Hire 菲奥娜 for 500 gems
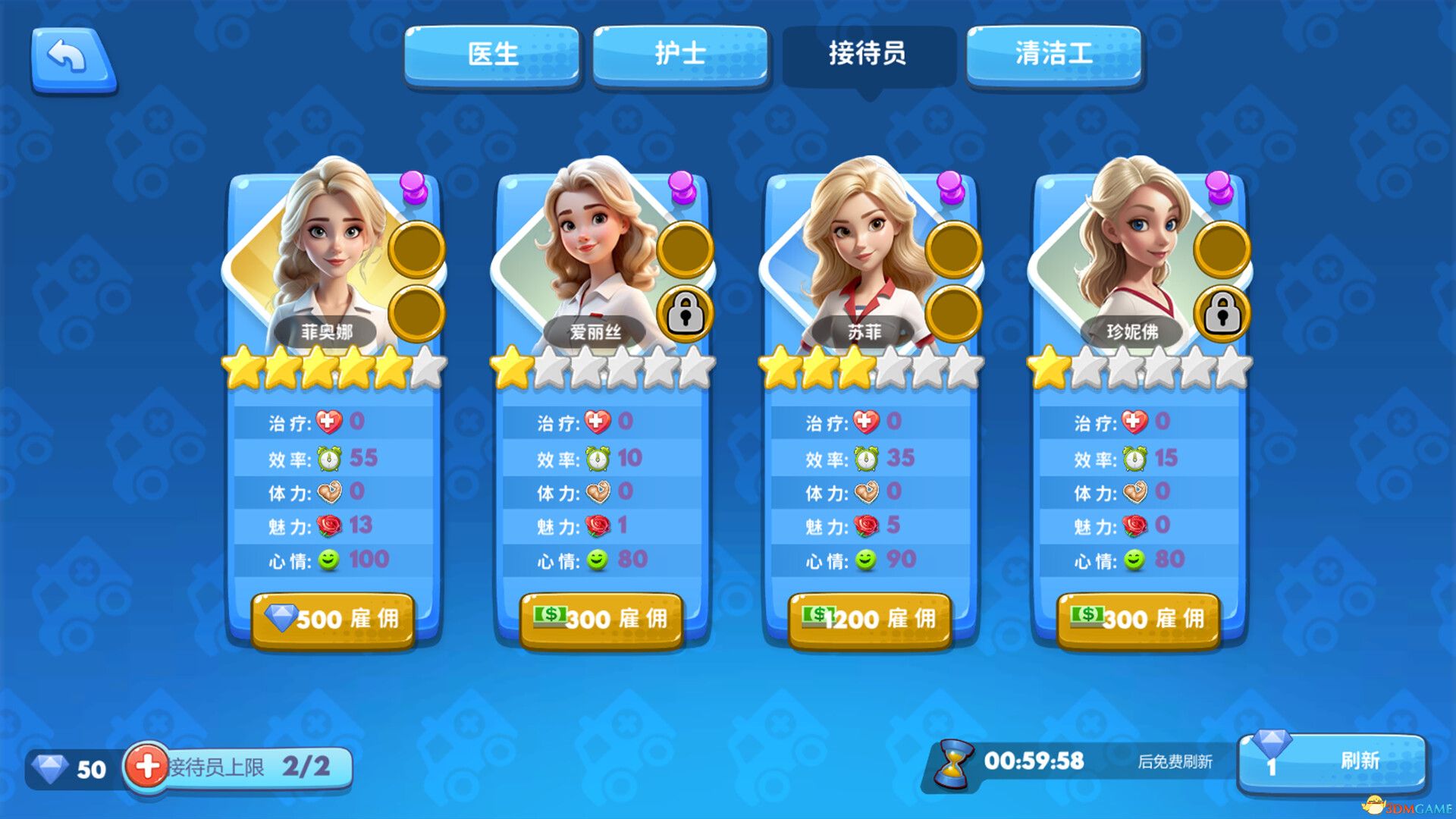This screenshot has width=1456, height=819. [334, 619]
